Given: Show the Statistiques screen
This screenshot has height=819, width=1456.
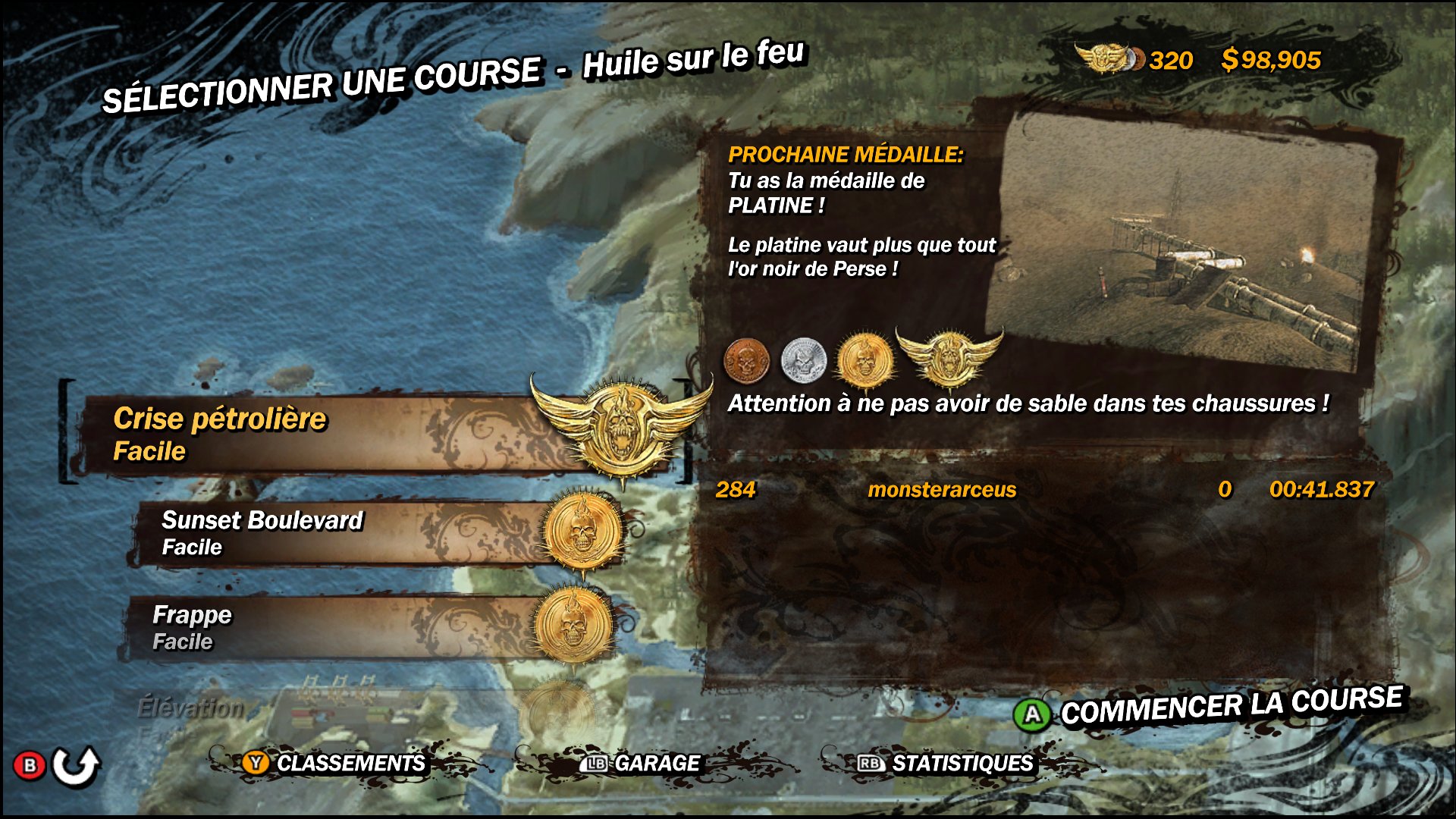Looking at the screenshot, I should pos(946,763).
